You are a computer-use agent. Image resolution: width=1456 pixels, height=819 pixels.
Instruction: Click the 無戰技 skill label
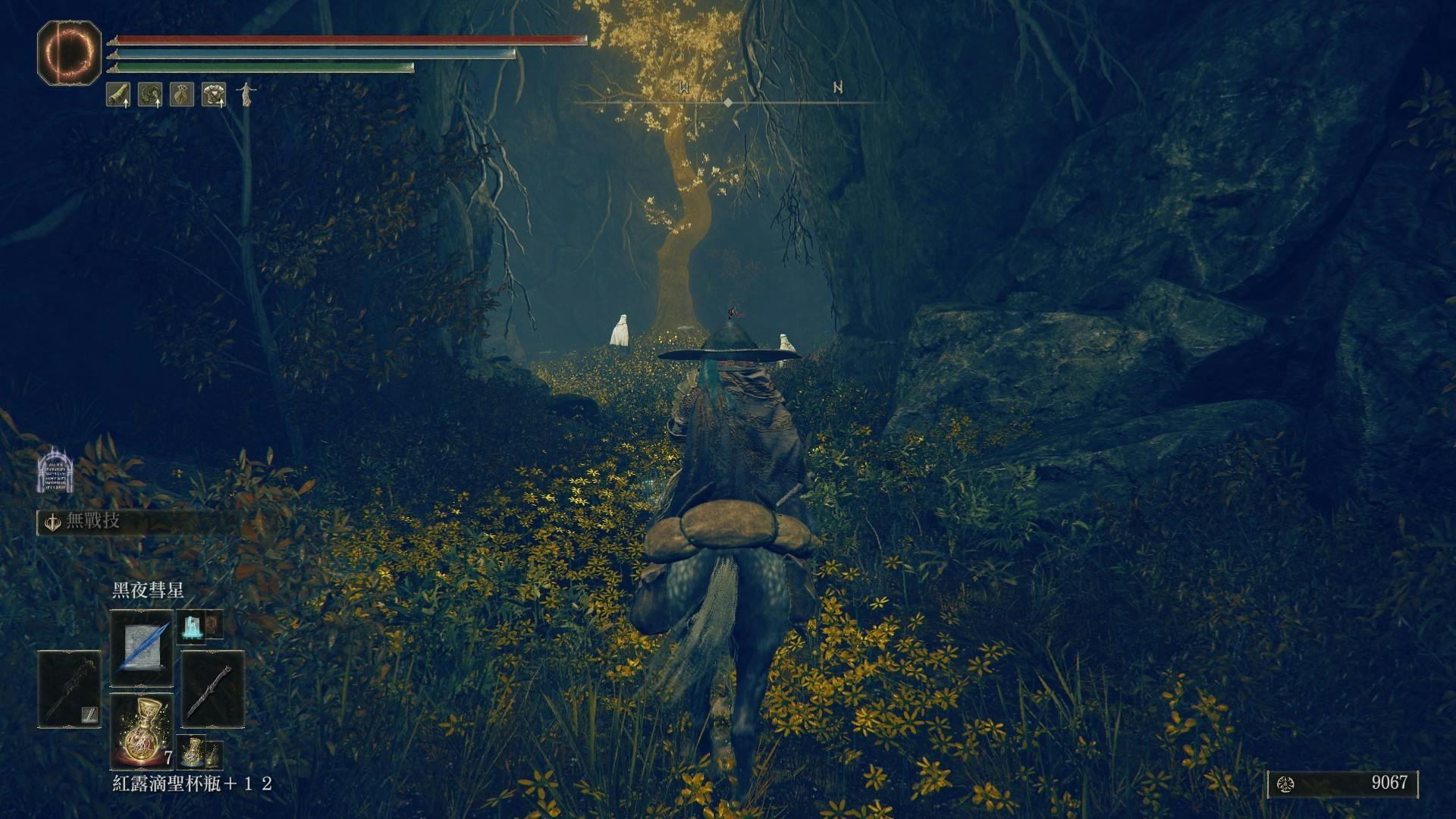(93, 522)
